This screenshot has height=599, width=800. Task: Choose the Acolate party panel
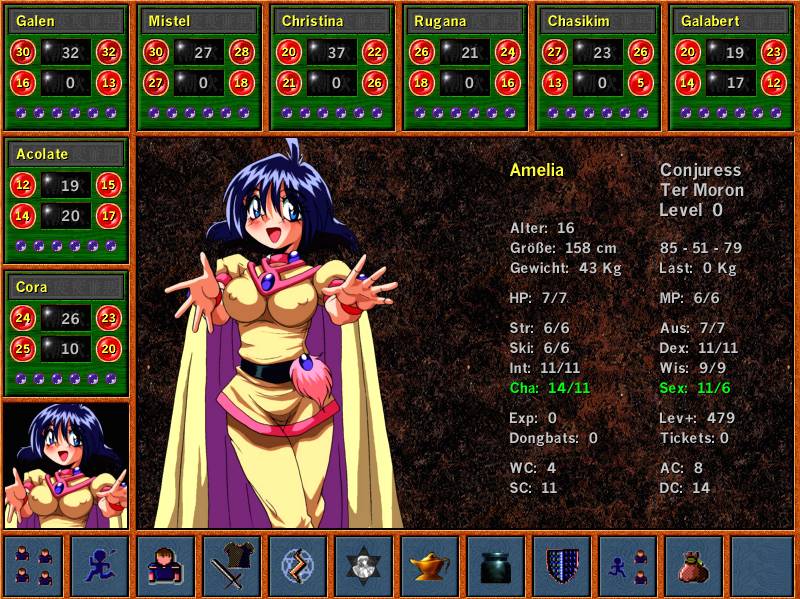(x=66, y=200)
